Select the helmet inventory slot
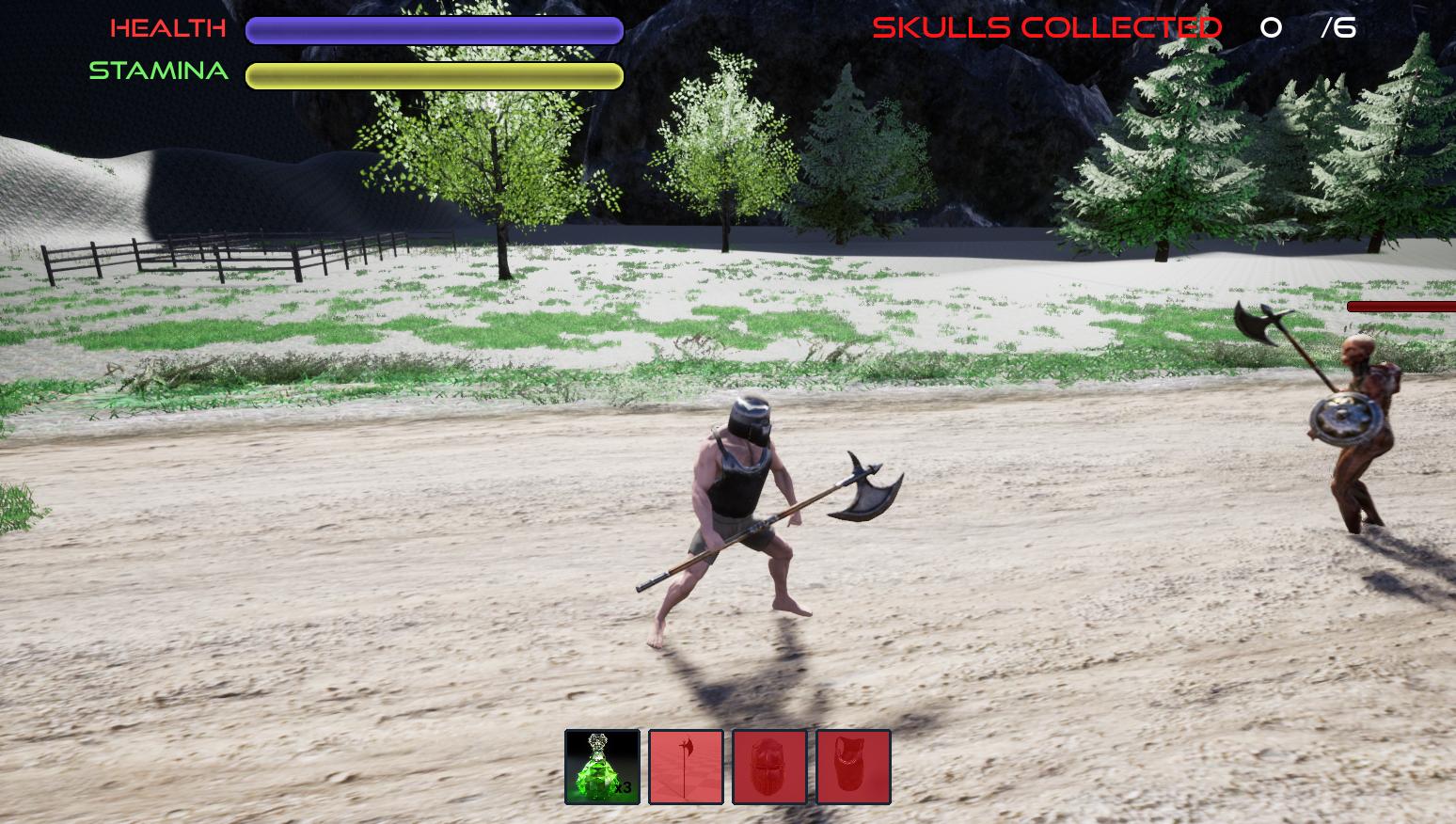Image resolution: width=1456 pixels, height=824 pixels. pyautogui.click(x=768, y=765)
